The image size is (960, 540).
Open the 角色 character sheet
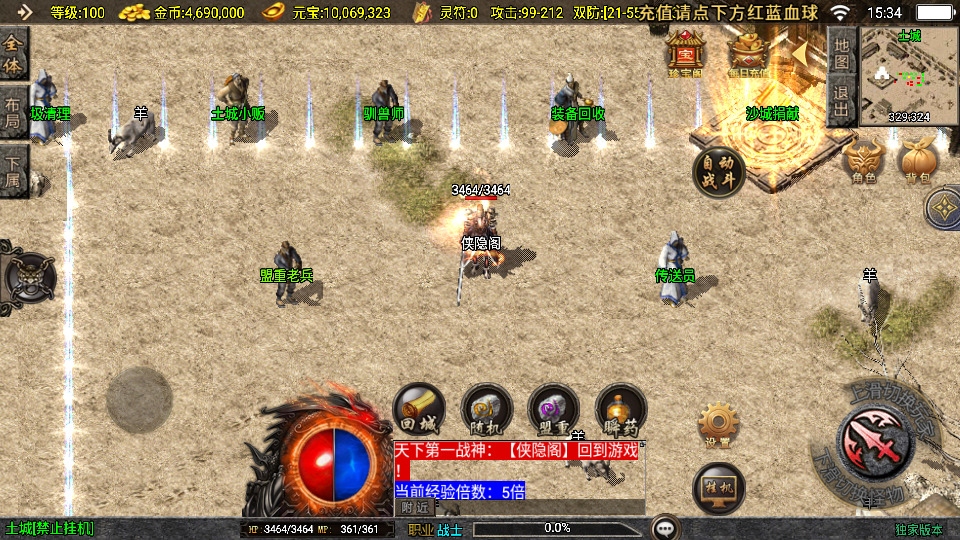[864, 161]
